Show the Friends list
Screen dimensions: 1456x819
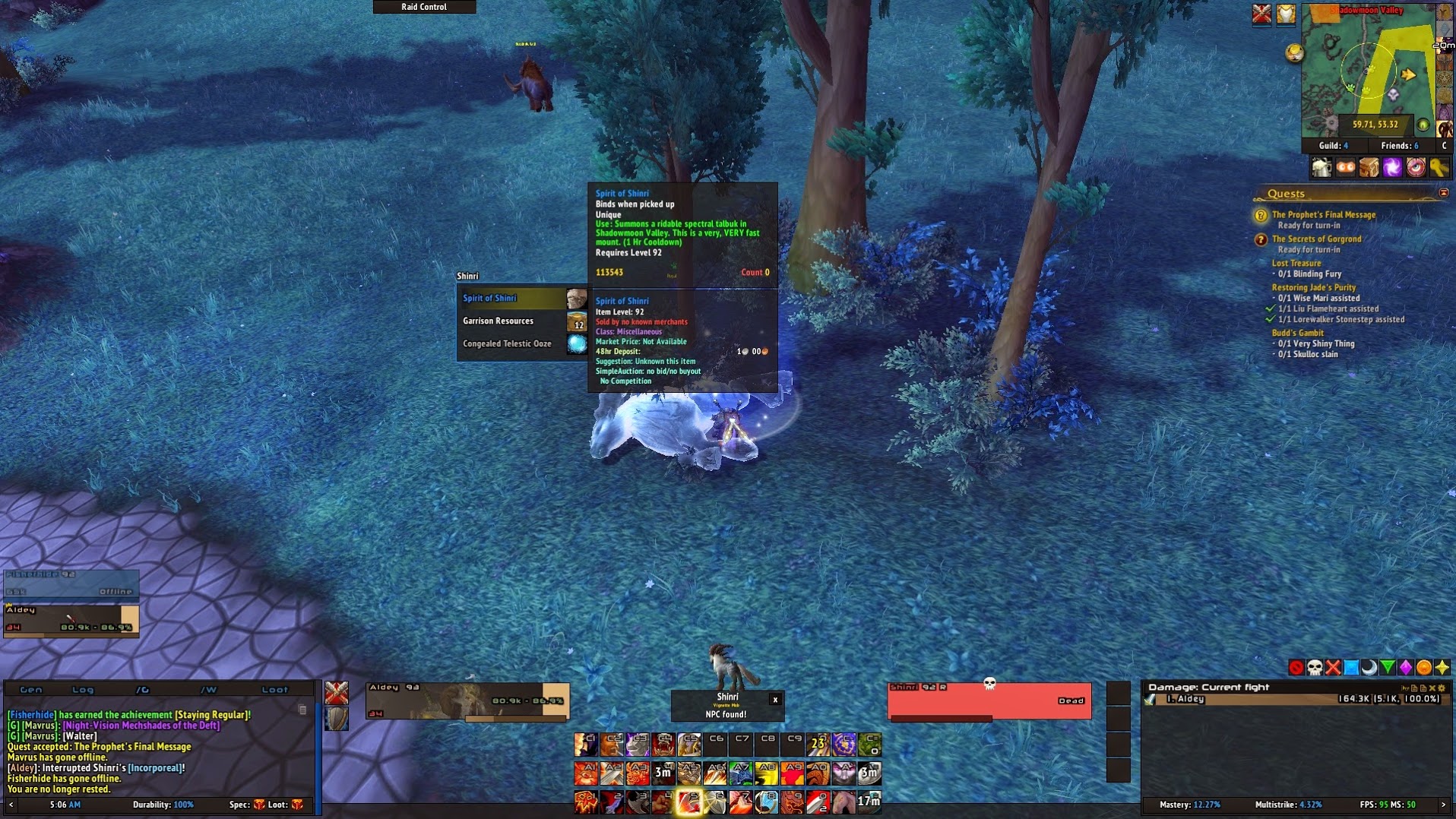tap(1399, 146)
